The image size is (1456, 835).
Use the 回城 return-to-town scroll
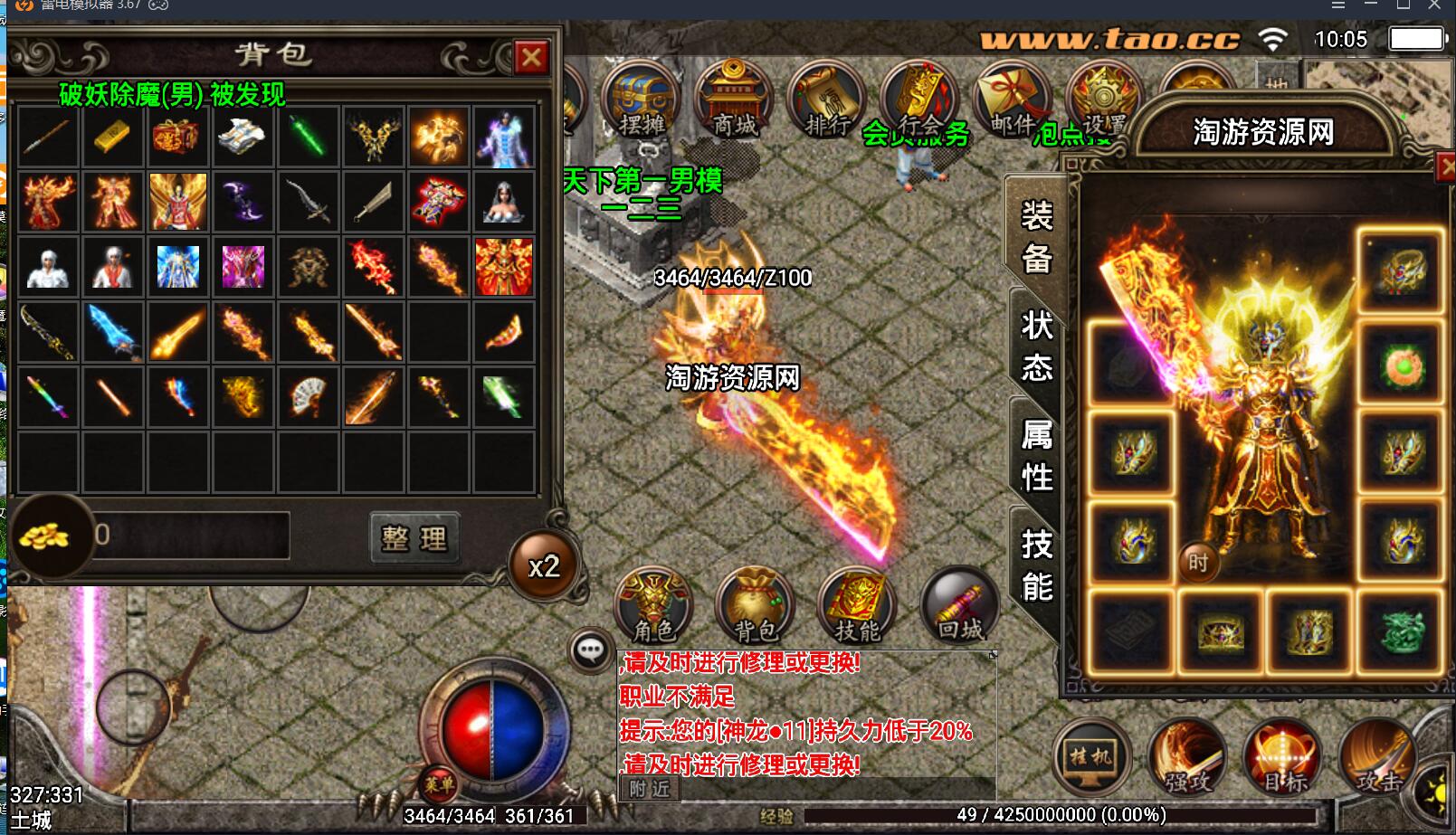point(959,605)
